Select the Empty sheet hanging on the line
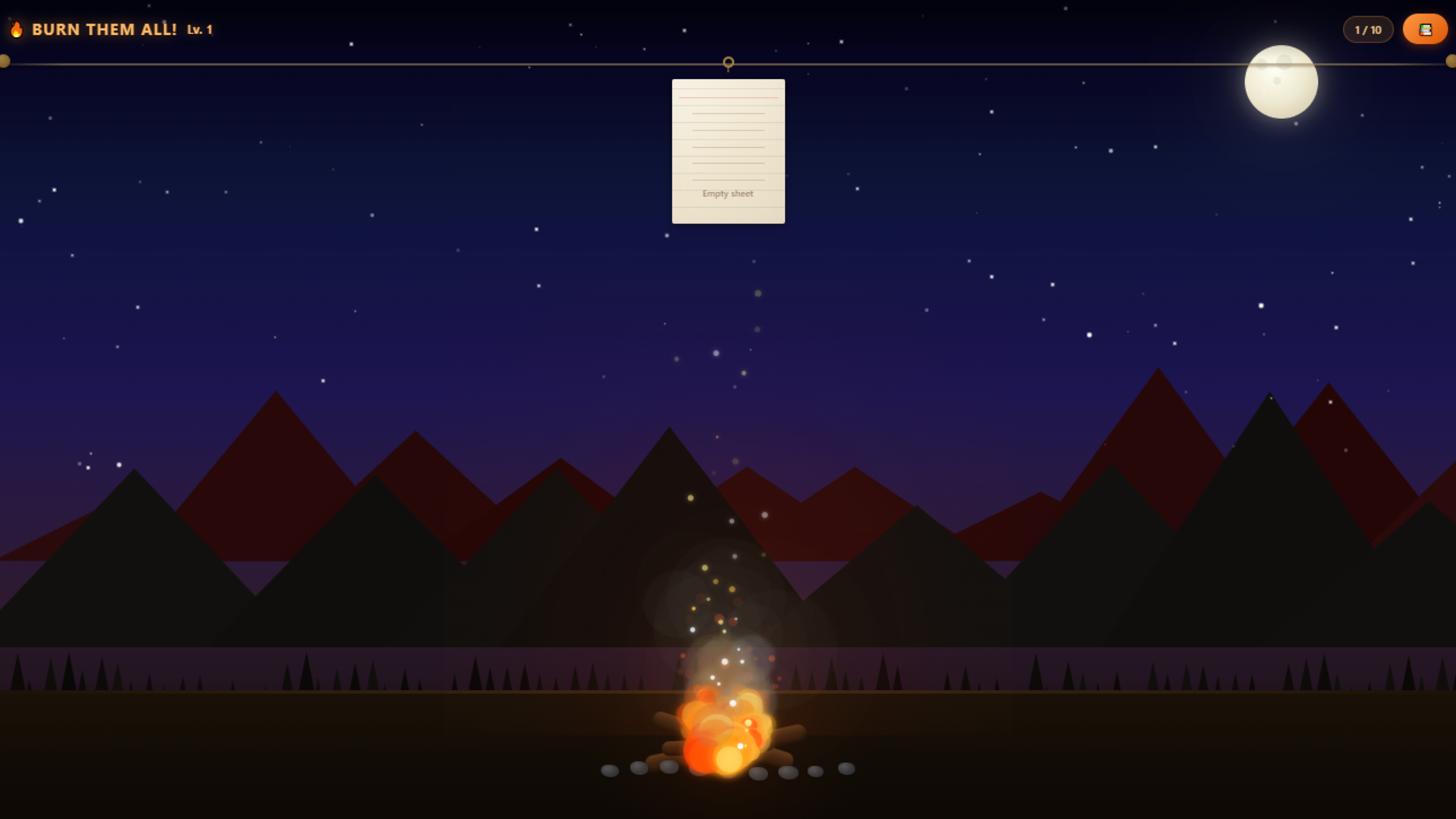The height and width of the screenshot is (819, 1456). pos(728,150)
